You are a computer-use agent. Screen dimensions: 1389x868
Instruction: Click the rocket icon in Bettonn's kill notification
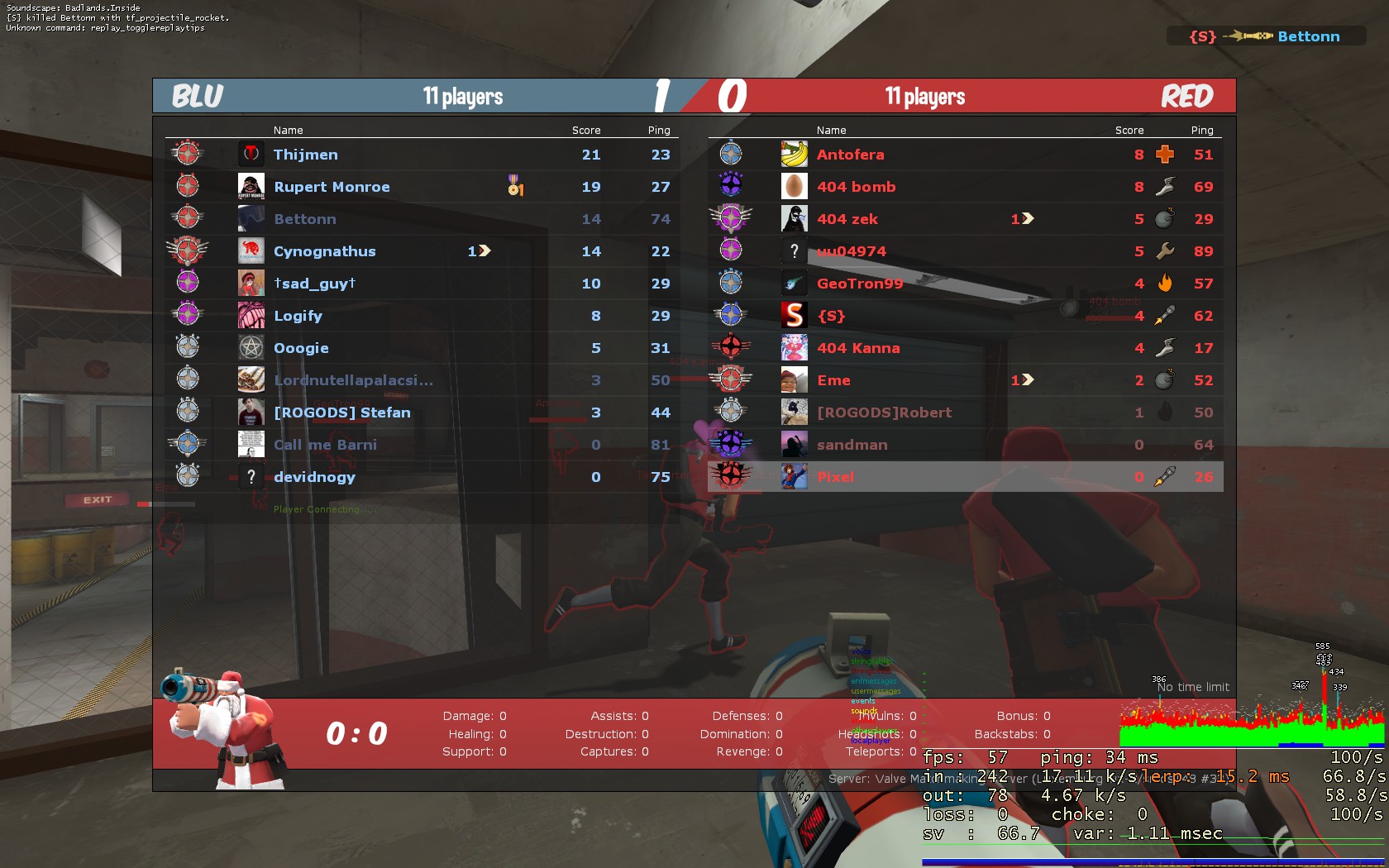(1253, 36)
